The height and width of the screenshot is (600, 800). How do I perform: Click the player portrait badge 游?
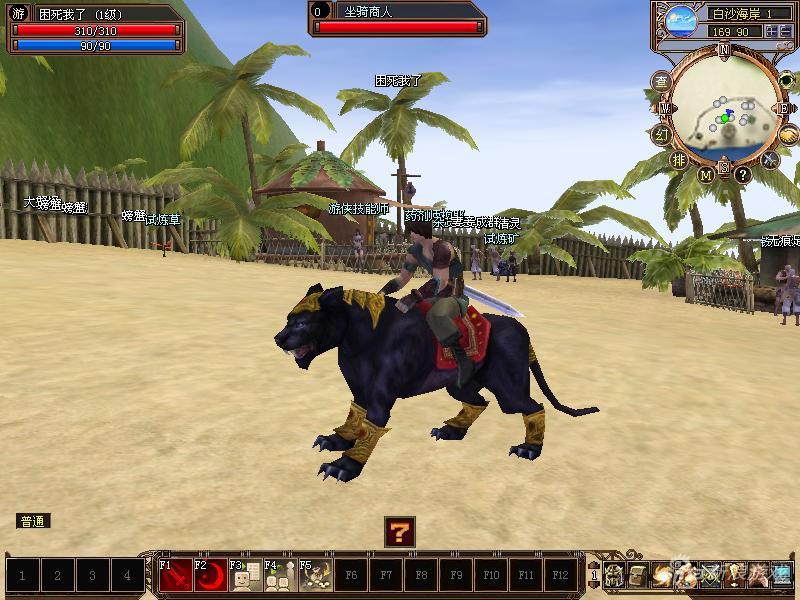(18, 15)
